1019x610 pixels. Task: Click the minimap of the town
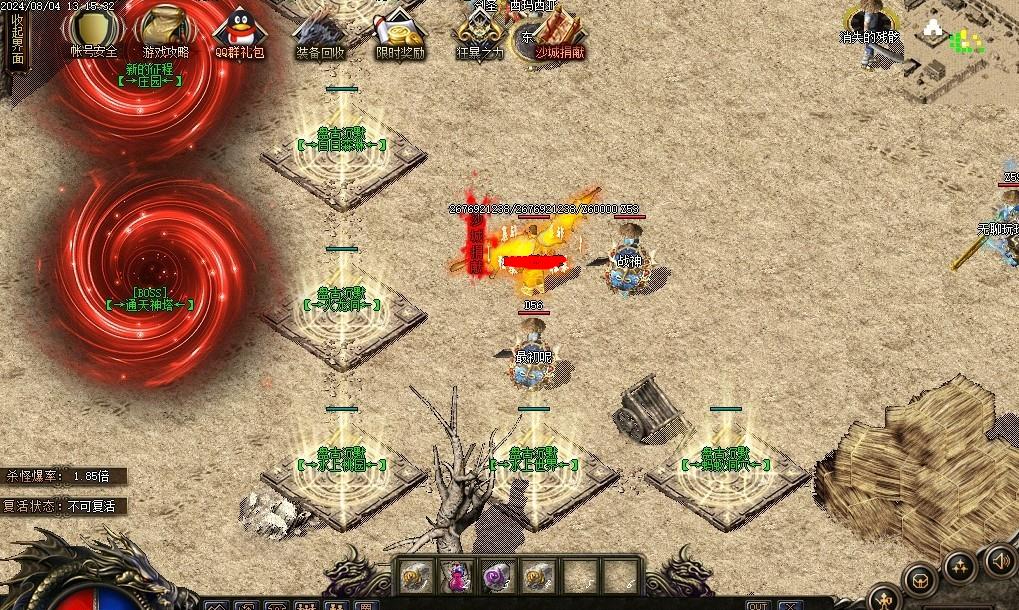(960, 50)
